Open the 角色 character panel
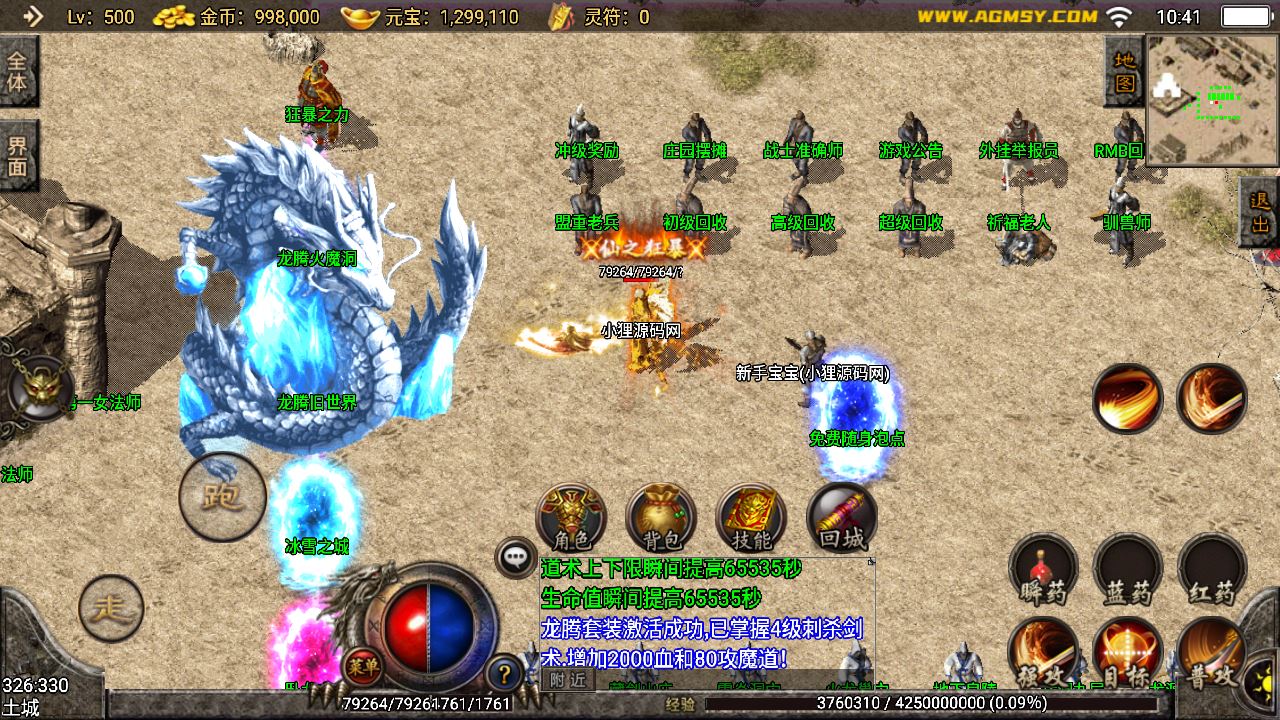Image resolution: width=1280 pixels, height=720 pixels. pyautogui.click(x=571, y=519)
